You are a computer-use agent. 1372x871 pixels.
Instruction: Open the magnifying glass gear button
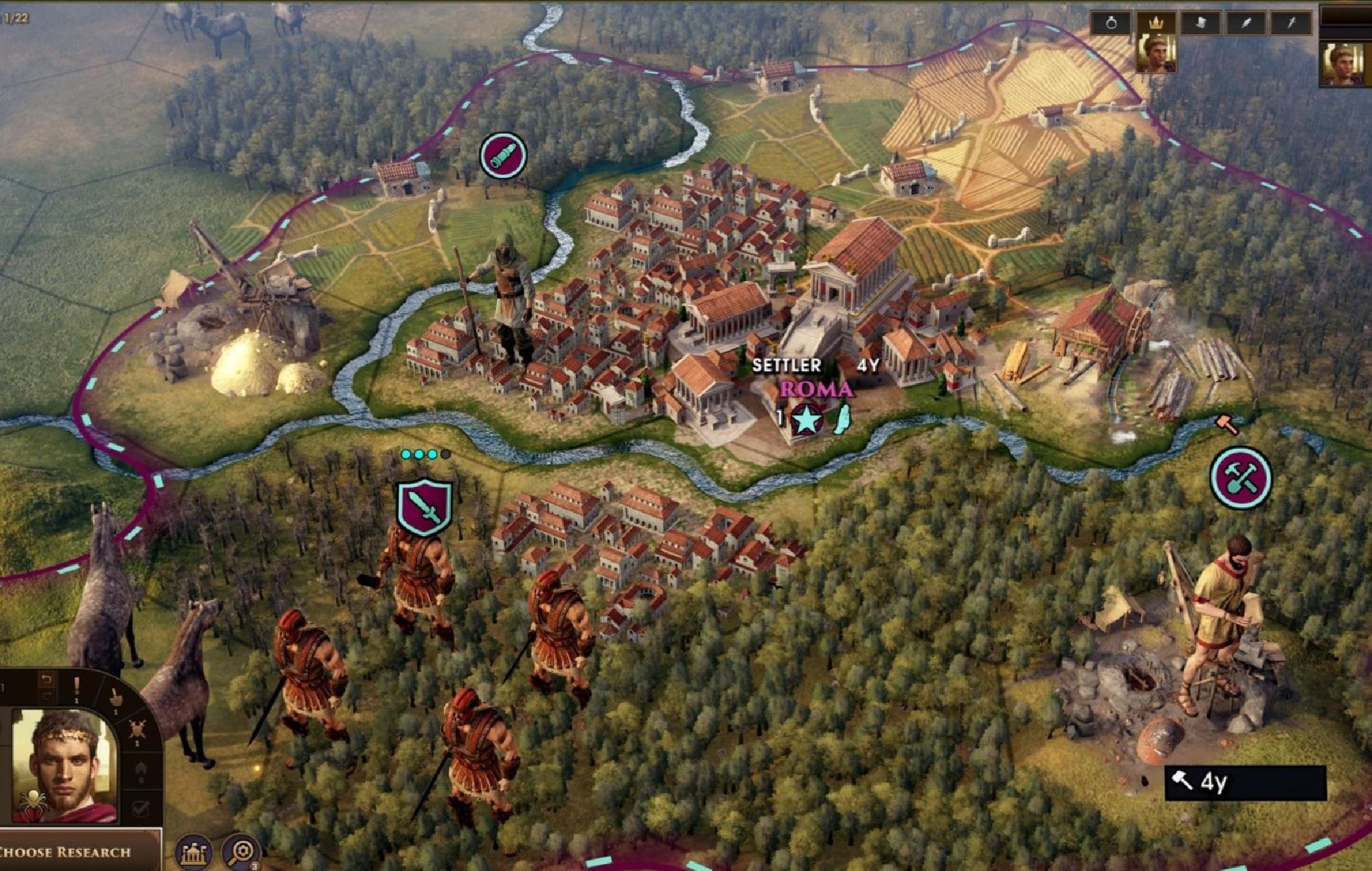[241, 852]
